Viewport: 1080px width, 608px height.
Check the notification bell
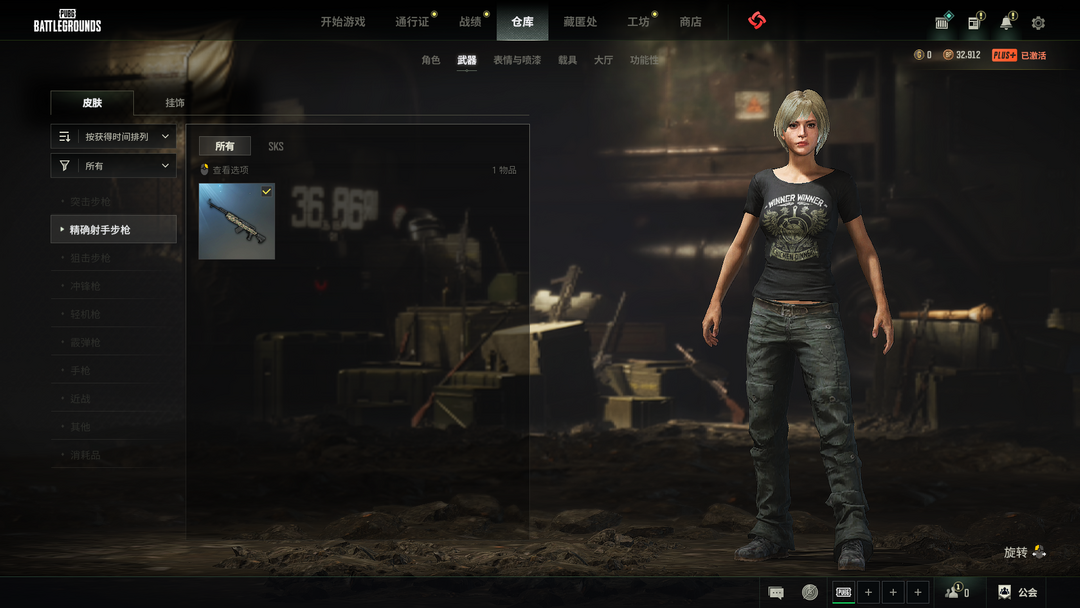pyautogui.click(x=1006, y=23)
